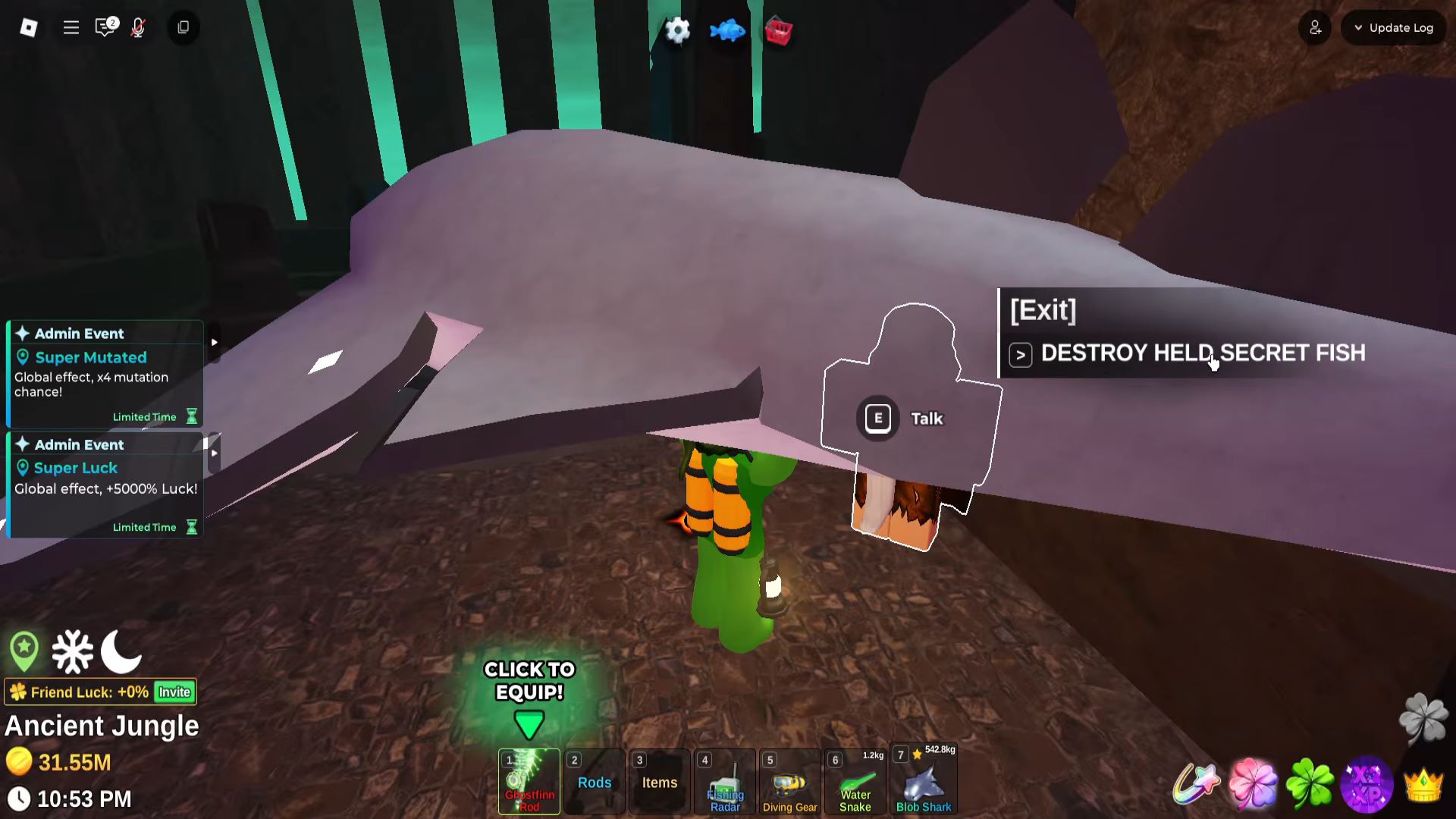1456x819 pixels.
Task: Toggle the muted microphone
Action: point(138,28)
